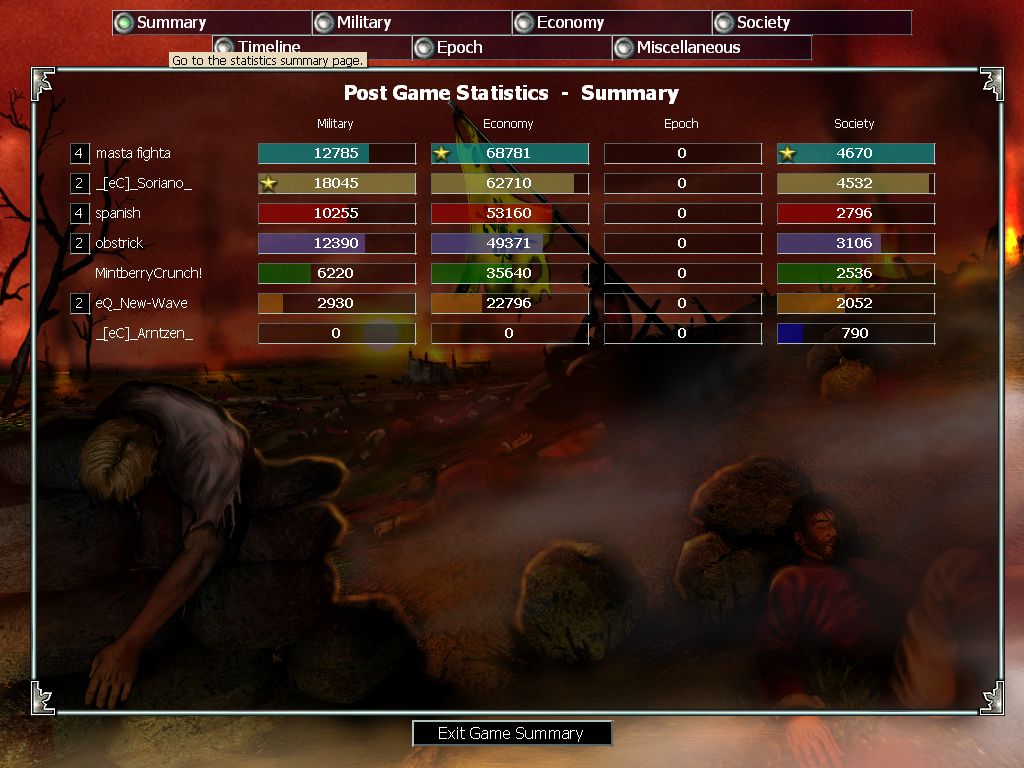Image resolution: width=1024 pixels, height=768 pixels.
Task: Show the Economy statistics page
Action: (611, 23)
